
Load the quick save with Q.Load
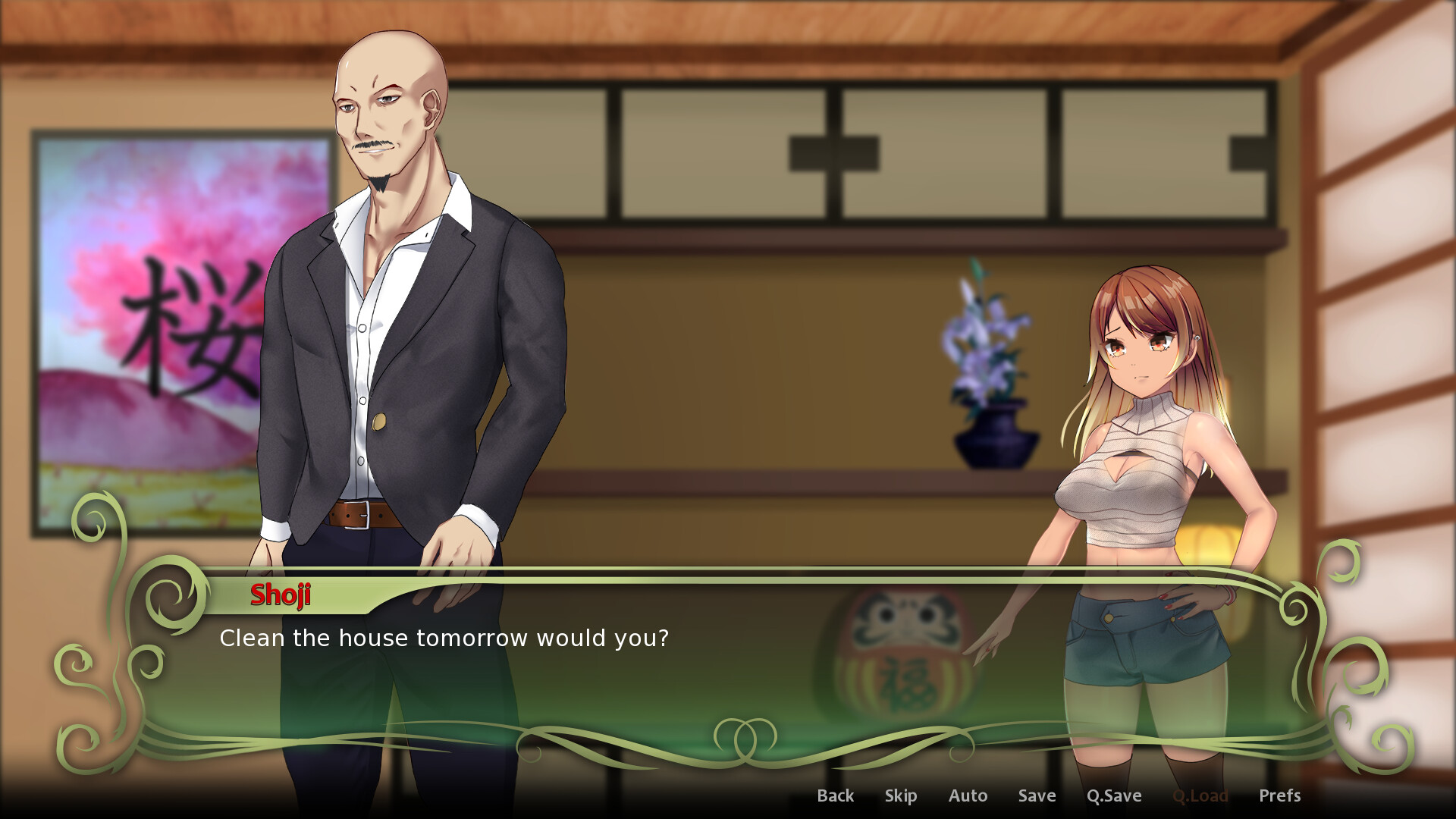tap(1202, 795)
